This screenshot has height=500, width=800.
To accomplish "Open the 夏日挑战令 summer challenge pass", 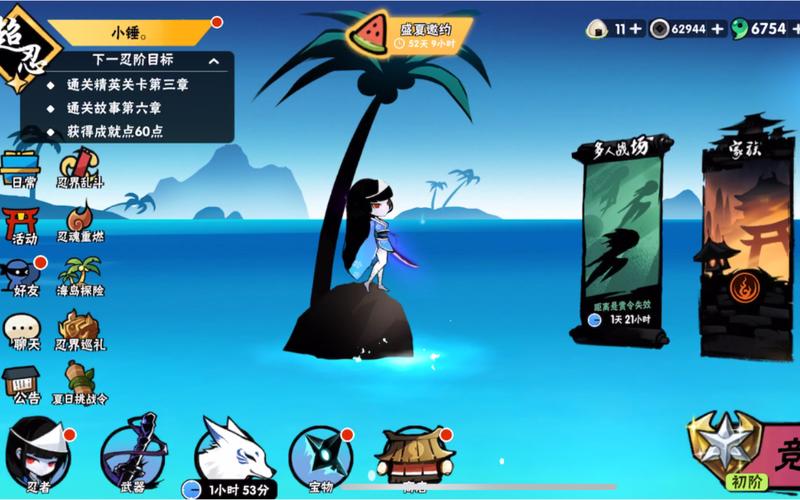I will [80, 383].
